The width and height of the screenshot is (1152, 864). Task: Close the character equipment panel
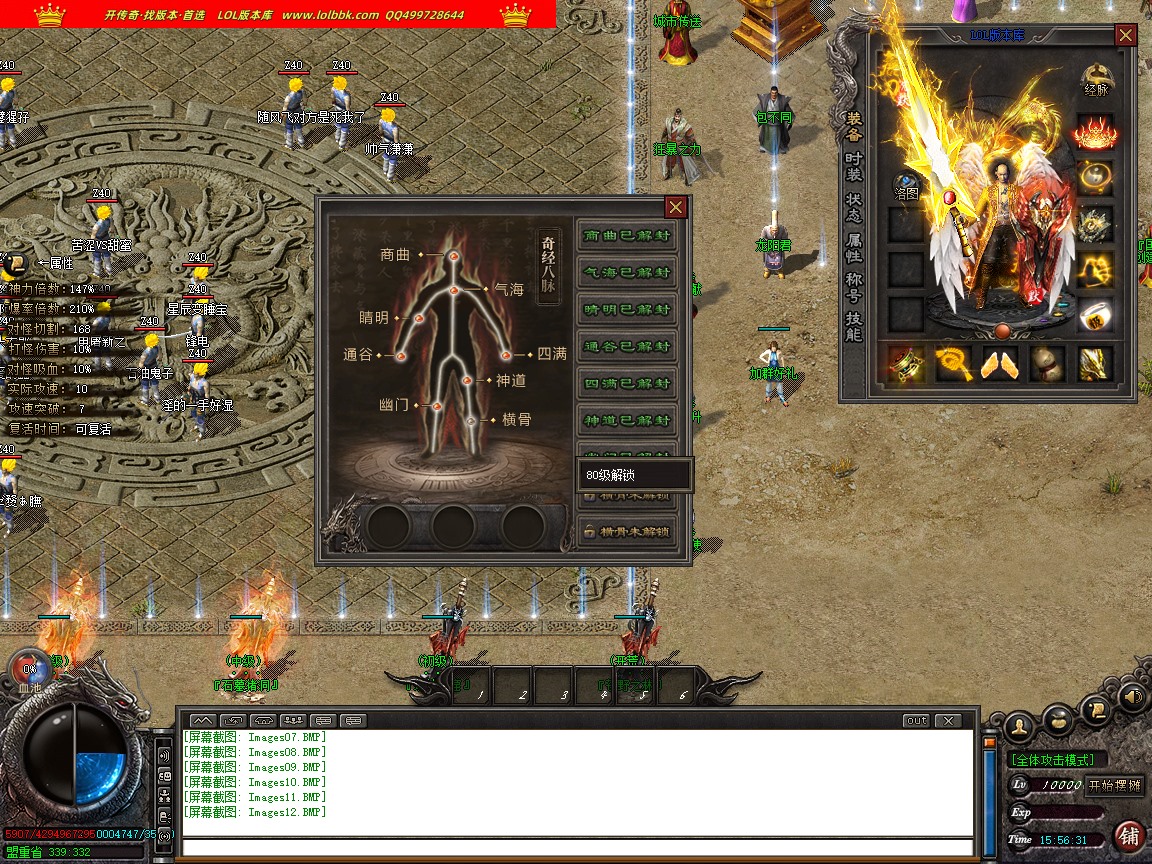pos(1126,35)
